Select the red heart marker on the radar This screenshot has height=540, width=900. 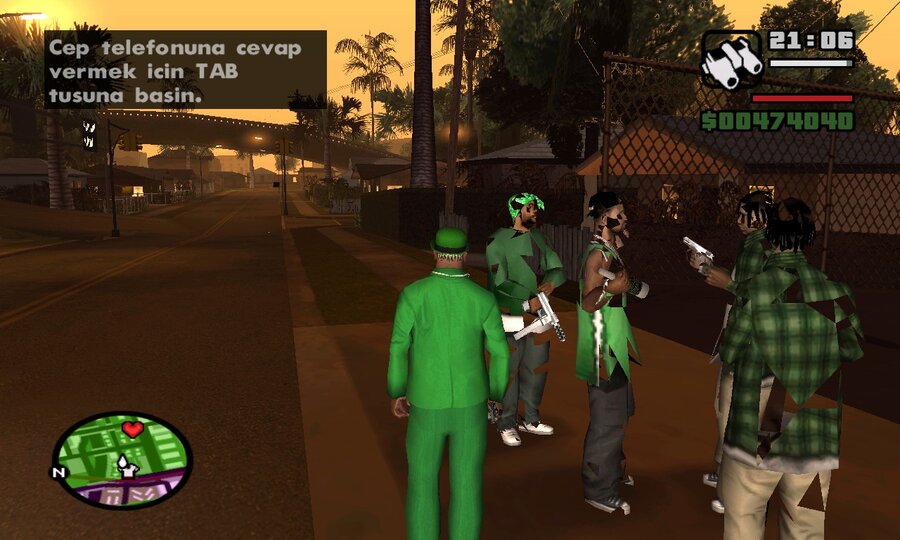tap(132, 430)
